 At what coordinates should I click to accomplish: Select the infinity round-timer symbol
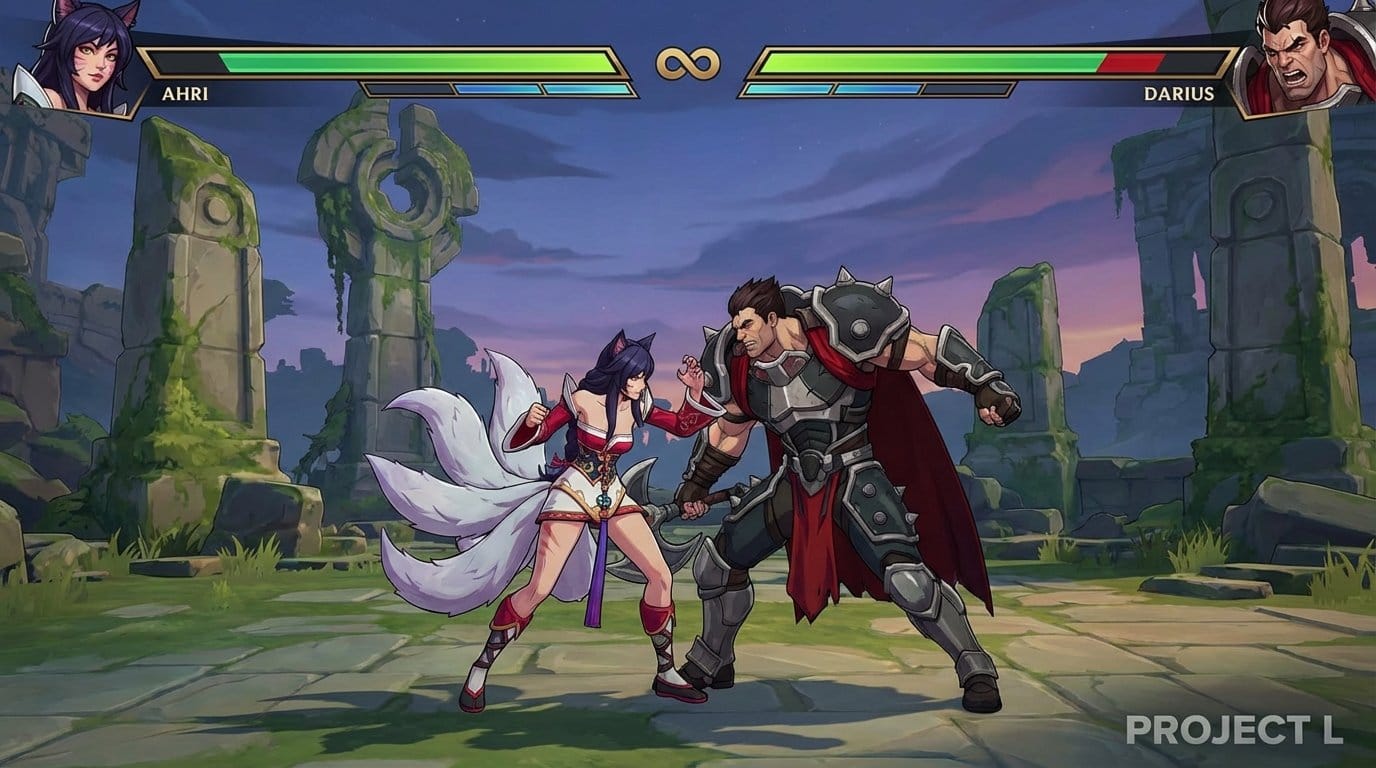click(x=688, y=62)
